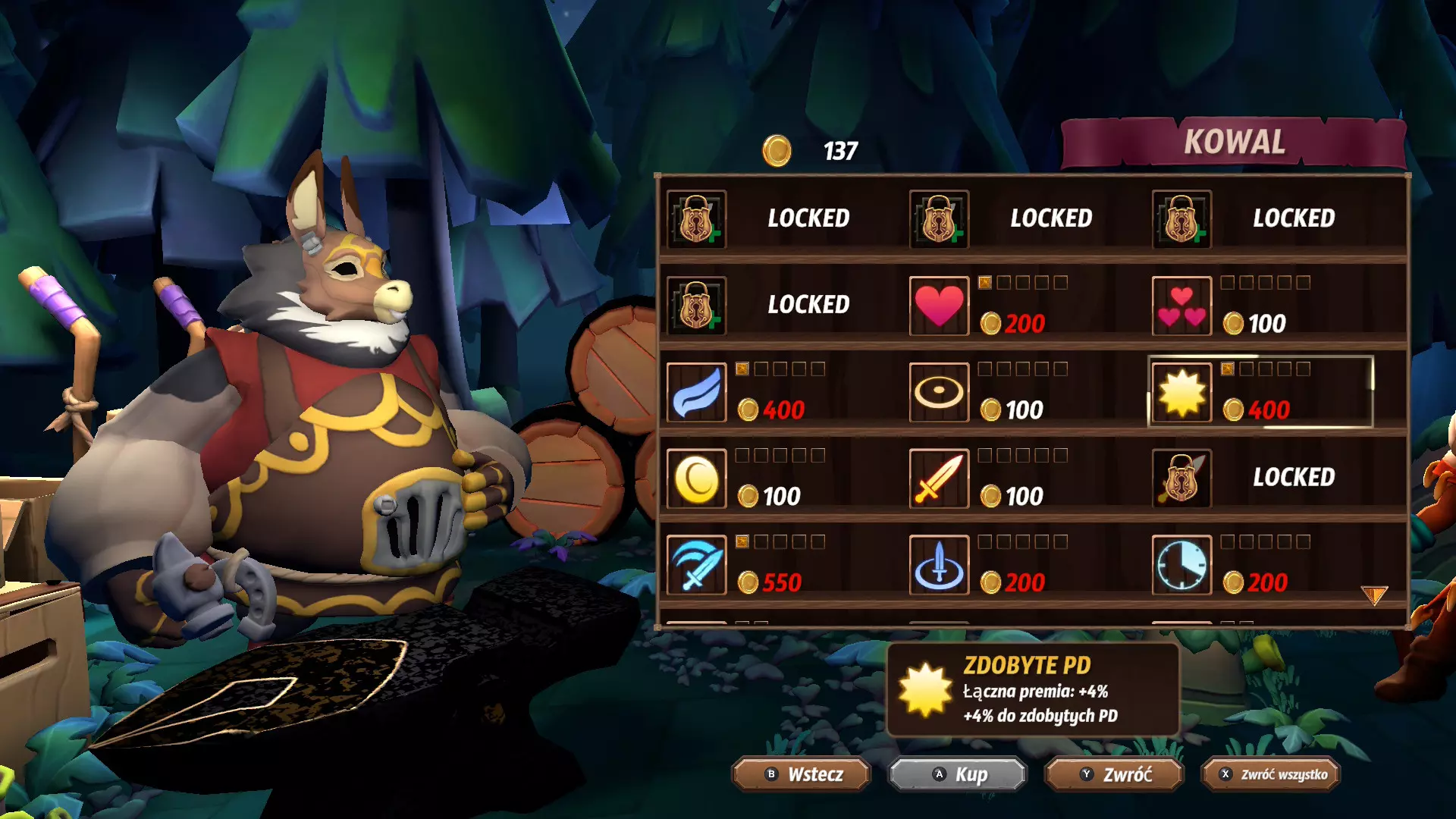
Task: Choose the clock cooldown upgrade
Action: click(x=1181, y=565)
